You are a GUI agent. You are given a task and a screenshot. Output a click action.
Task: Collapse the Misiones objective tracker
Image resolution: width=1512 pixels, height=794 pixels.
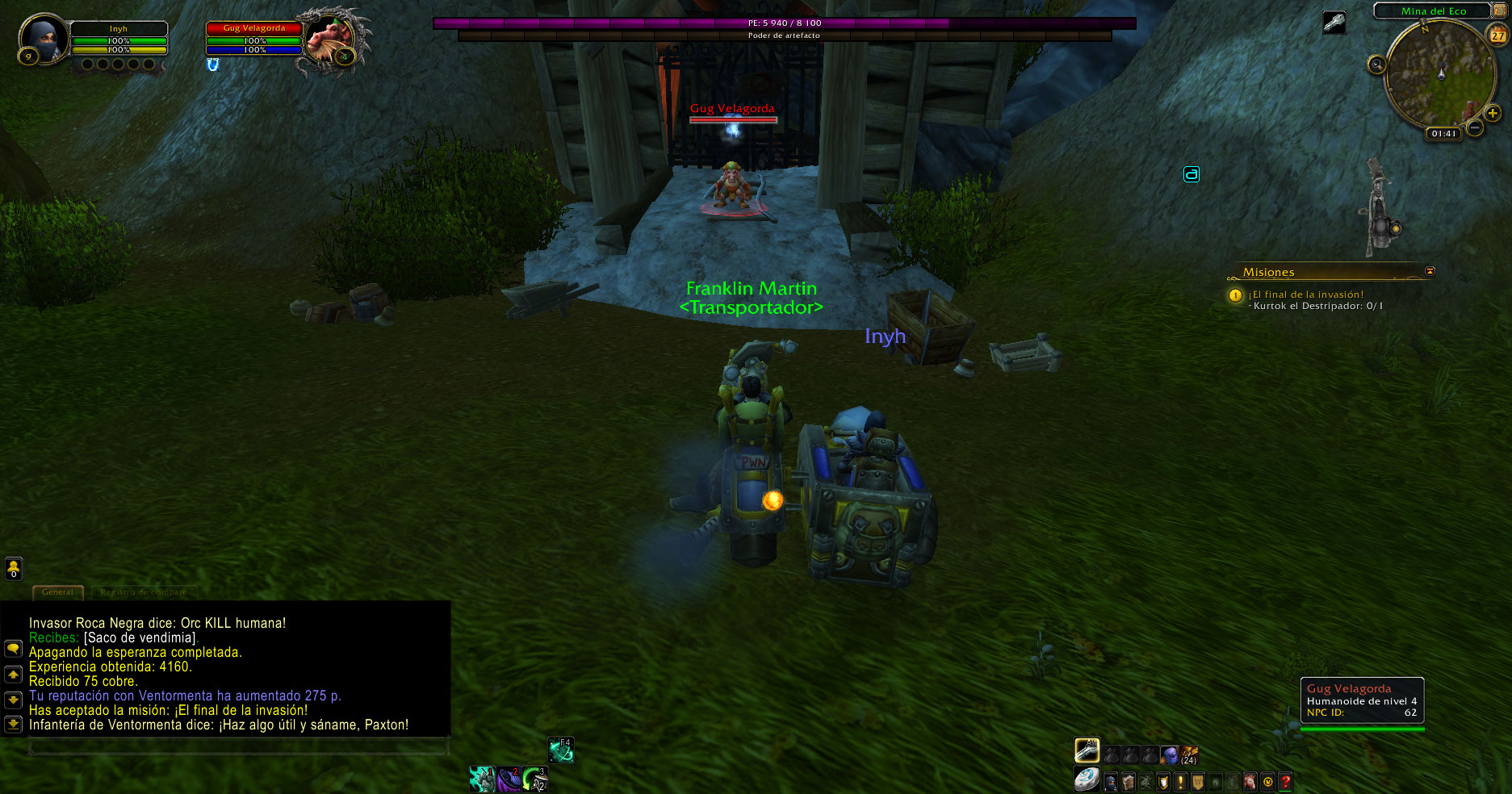pos(1430,271)
